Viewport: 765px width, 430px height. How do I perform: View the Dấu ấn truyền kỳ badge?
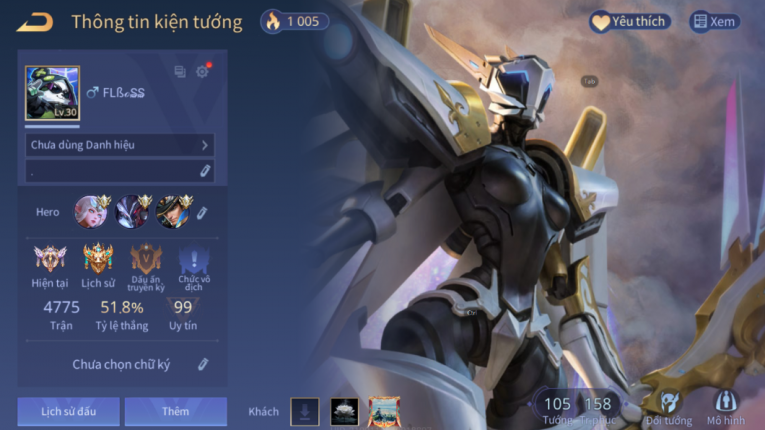(146, 260)
